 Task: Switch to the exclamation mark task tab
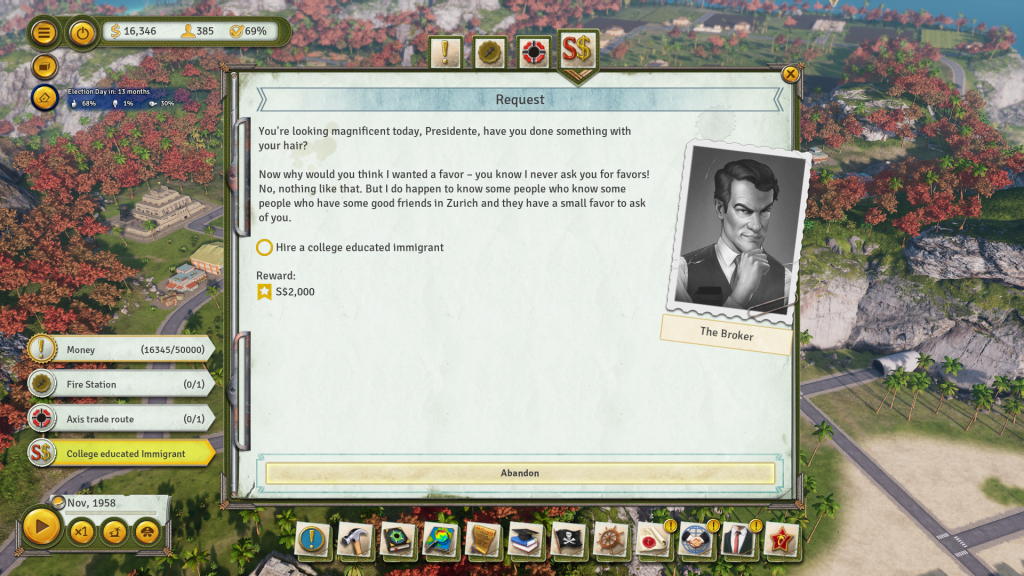446,53
